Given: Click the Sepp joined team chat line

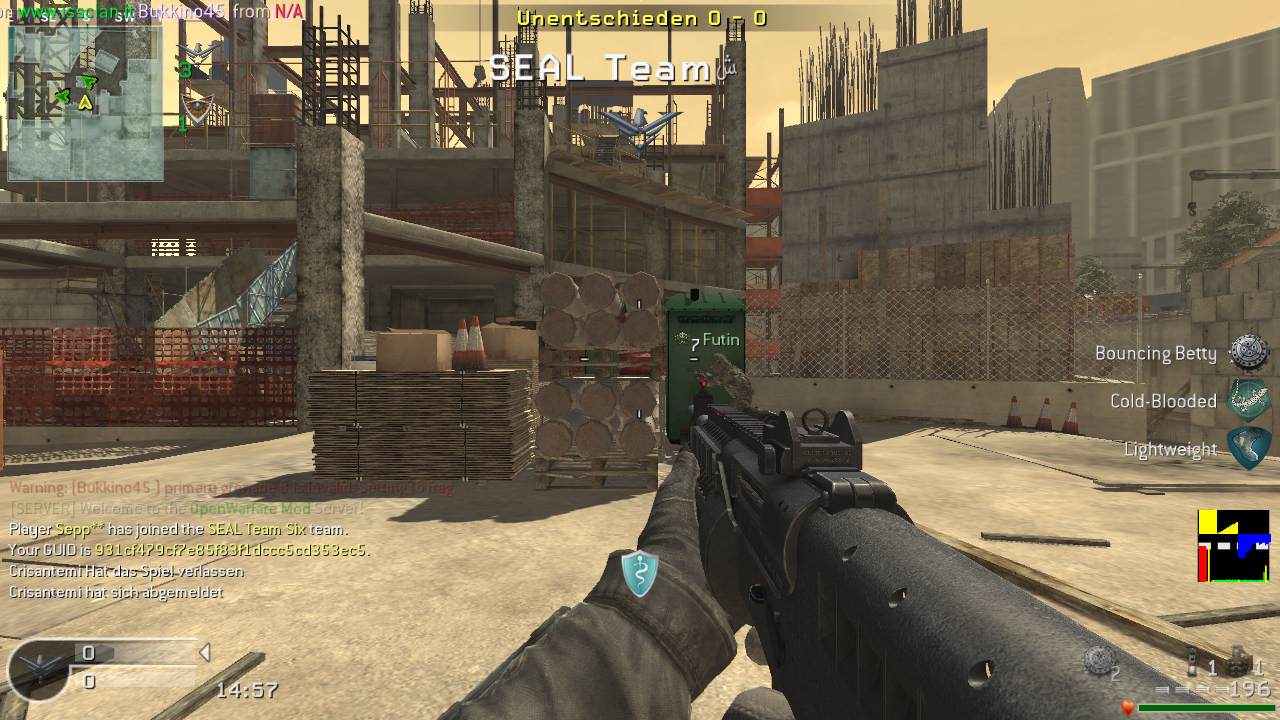Looking at the screenshot, I should coord(179,530).
